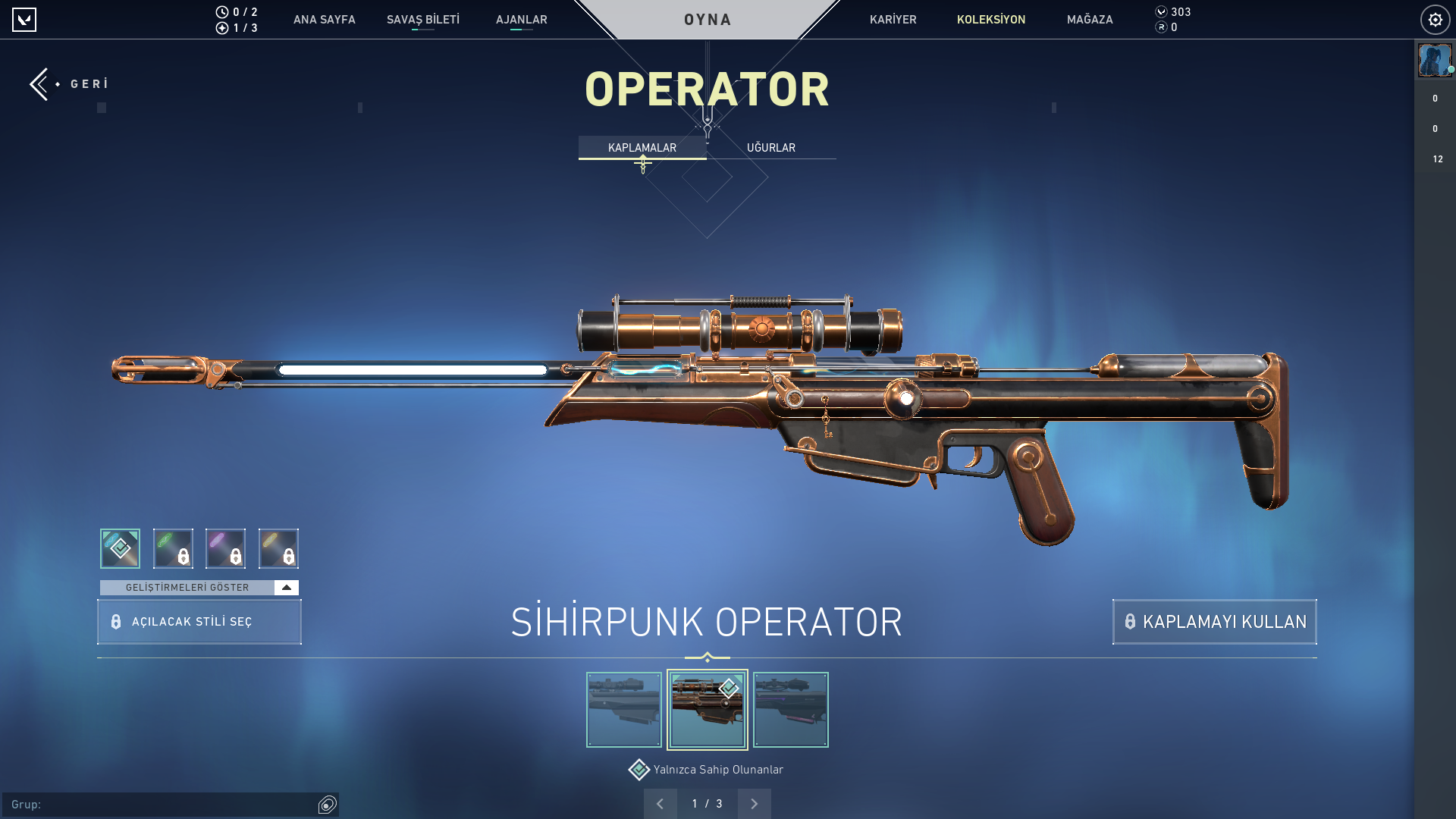Open the gear settings icon
The image size is (1456, 819).
1435,20
